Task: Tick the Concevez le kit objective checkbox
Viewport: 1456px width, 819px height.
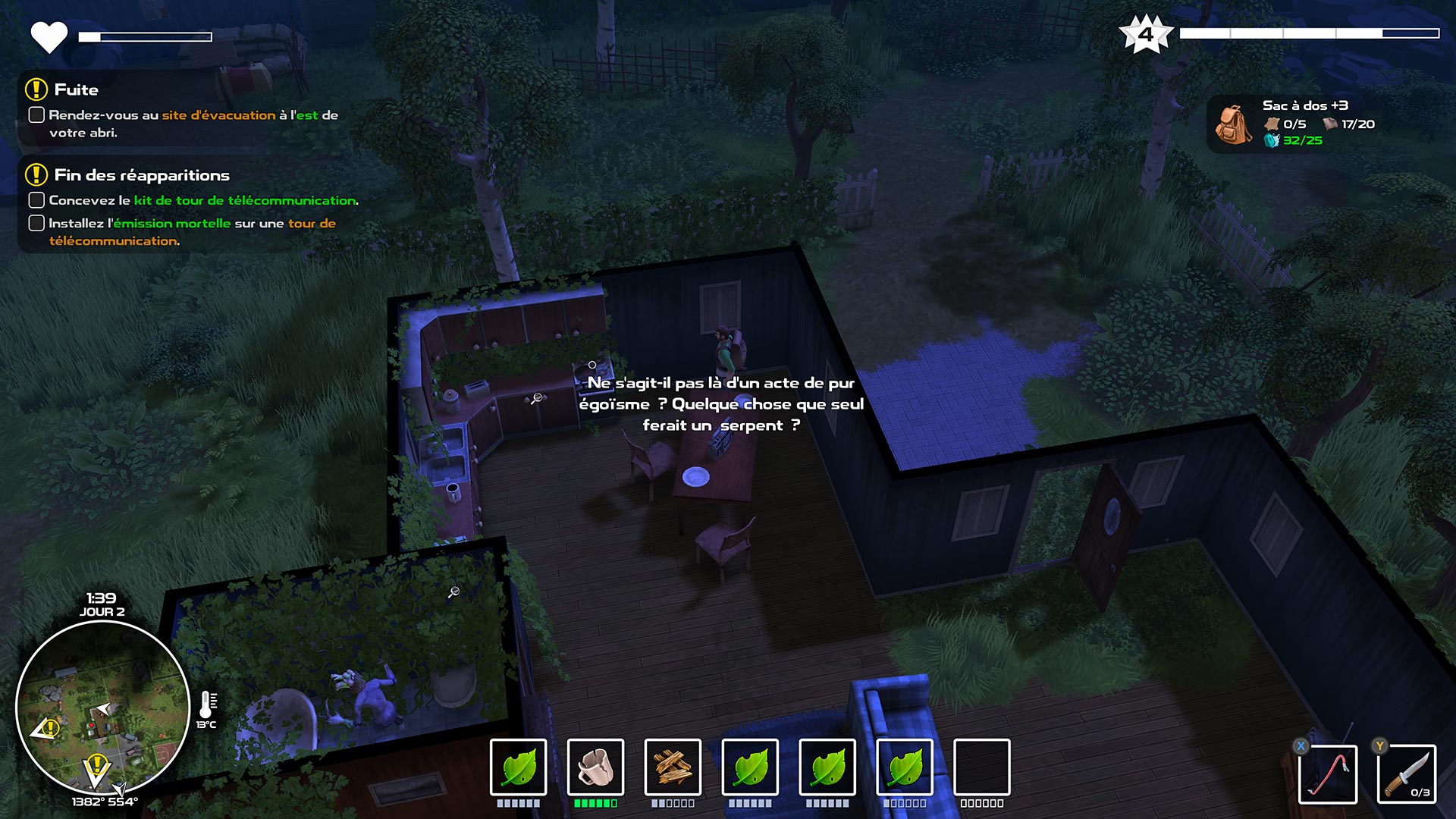Action: tap(36, 200)
